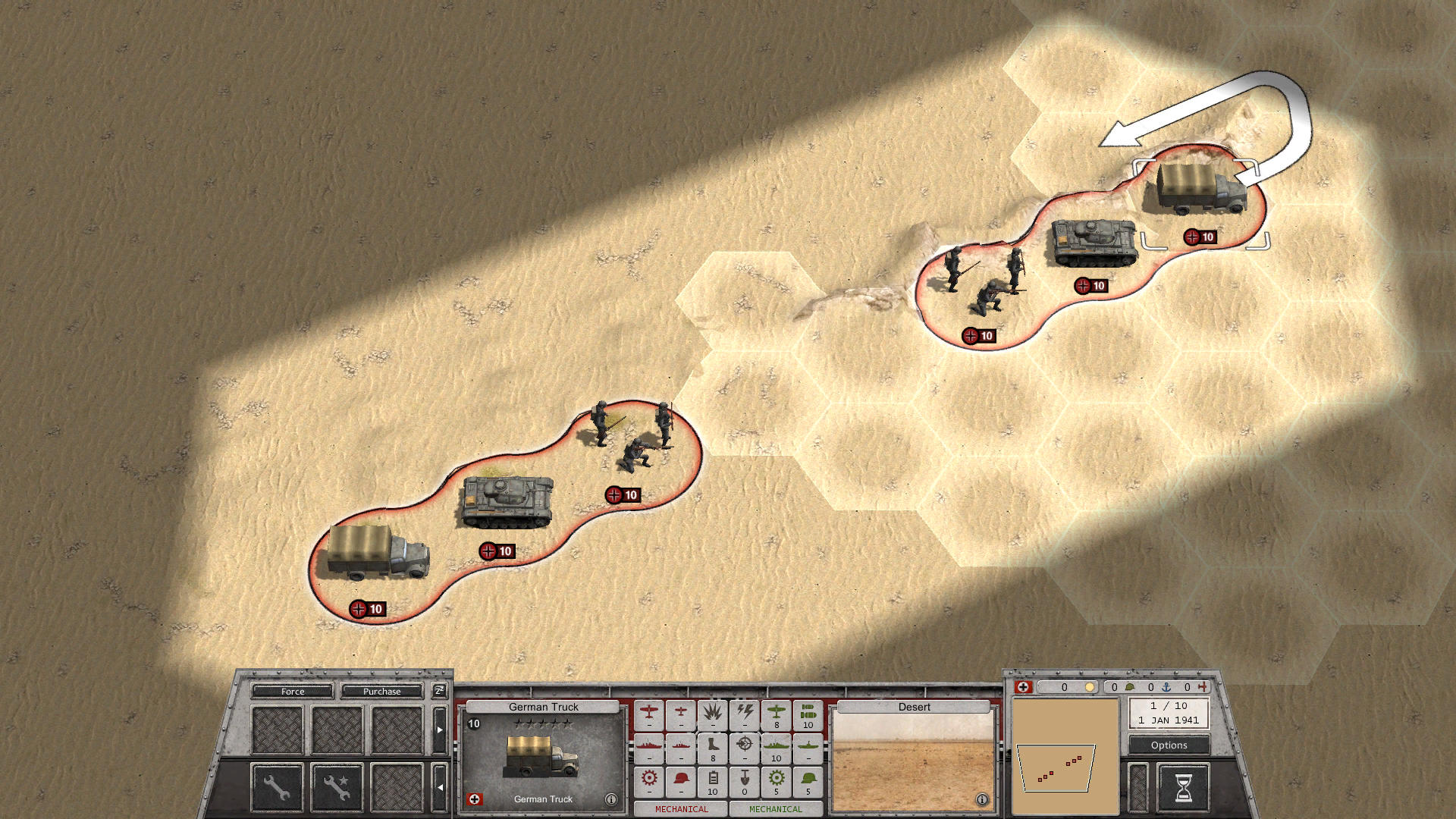The height and width of the screenshot is (819, 1456).
Task: Switch to the red MECHANICAL tab
Action: tap(682, 809)
